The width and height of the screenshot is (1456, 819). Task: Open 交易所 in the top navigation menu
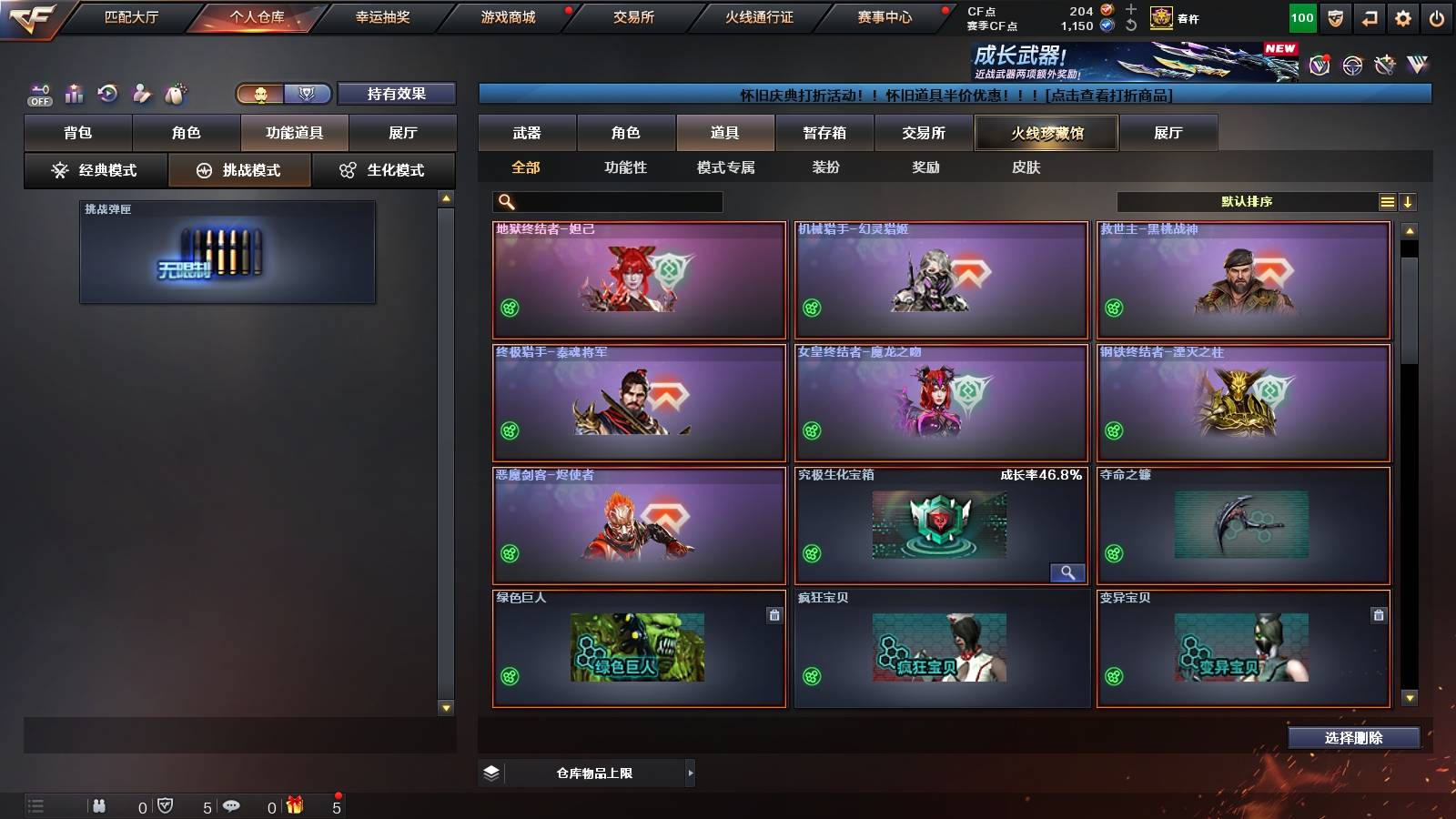pos(633,16)
